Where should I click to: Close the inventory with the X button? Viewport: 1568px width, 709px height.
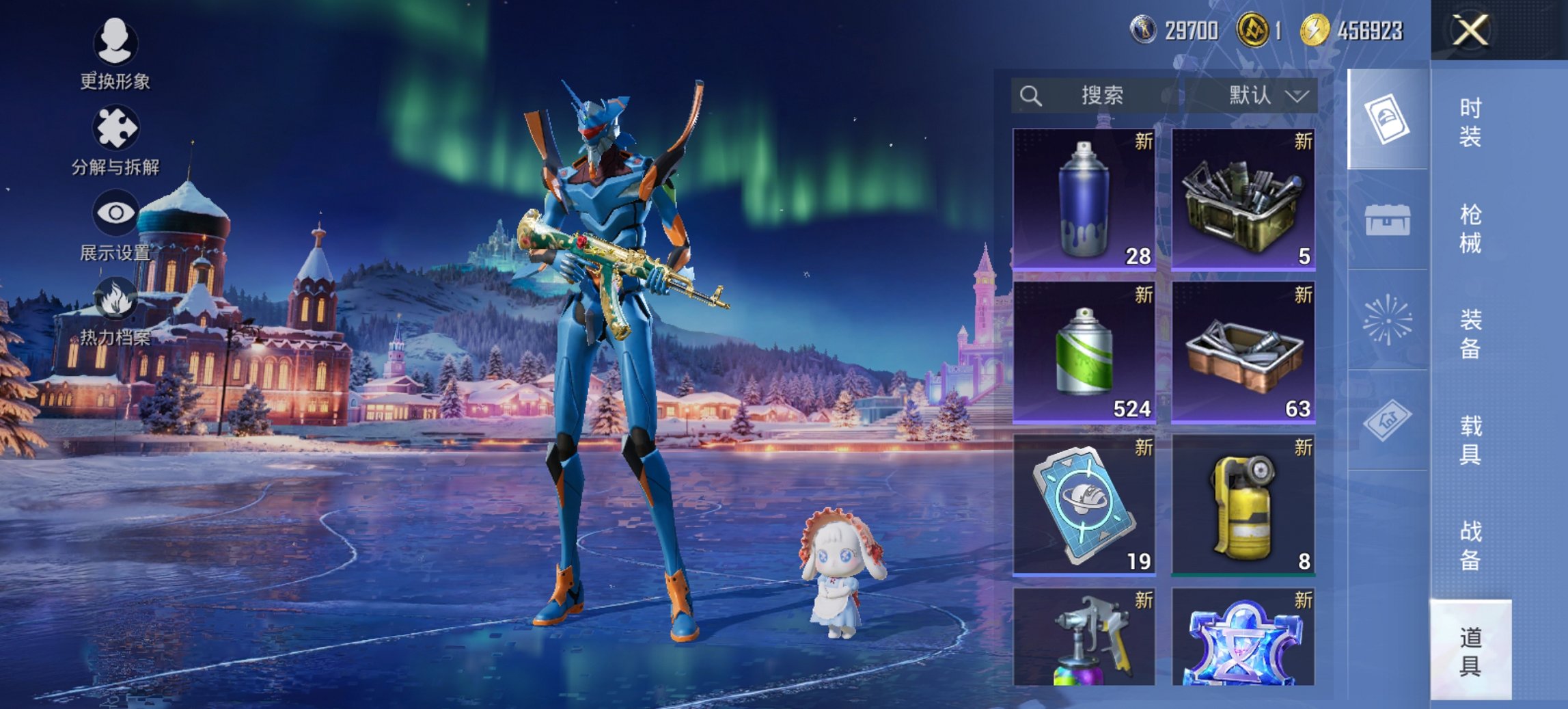1470,31
